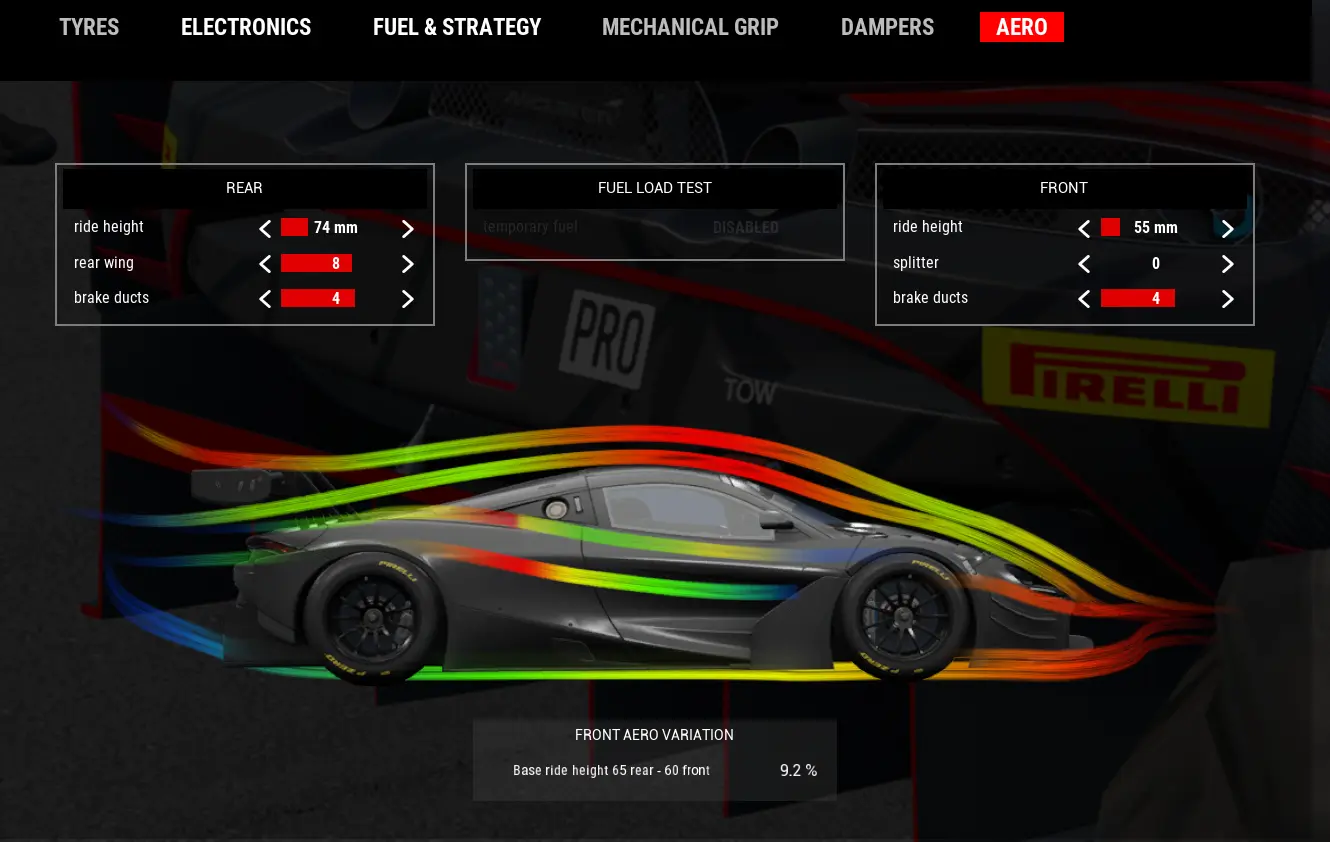Click the rear wing value bar
This screenshot has width=1330, height=842.
click(318, 263)
